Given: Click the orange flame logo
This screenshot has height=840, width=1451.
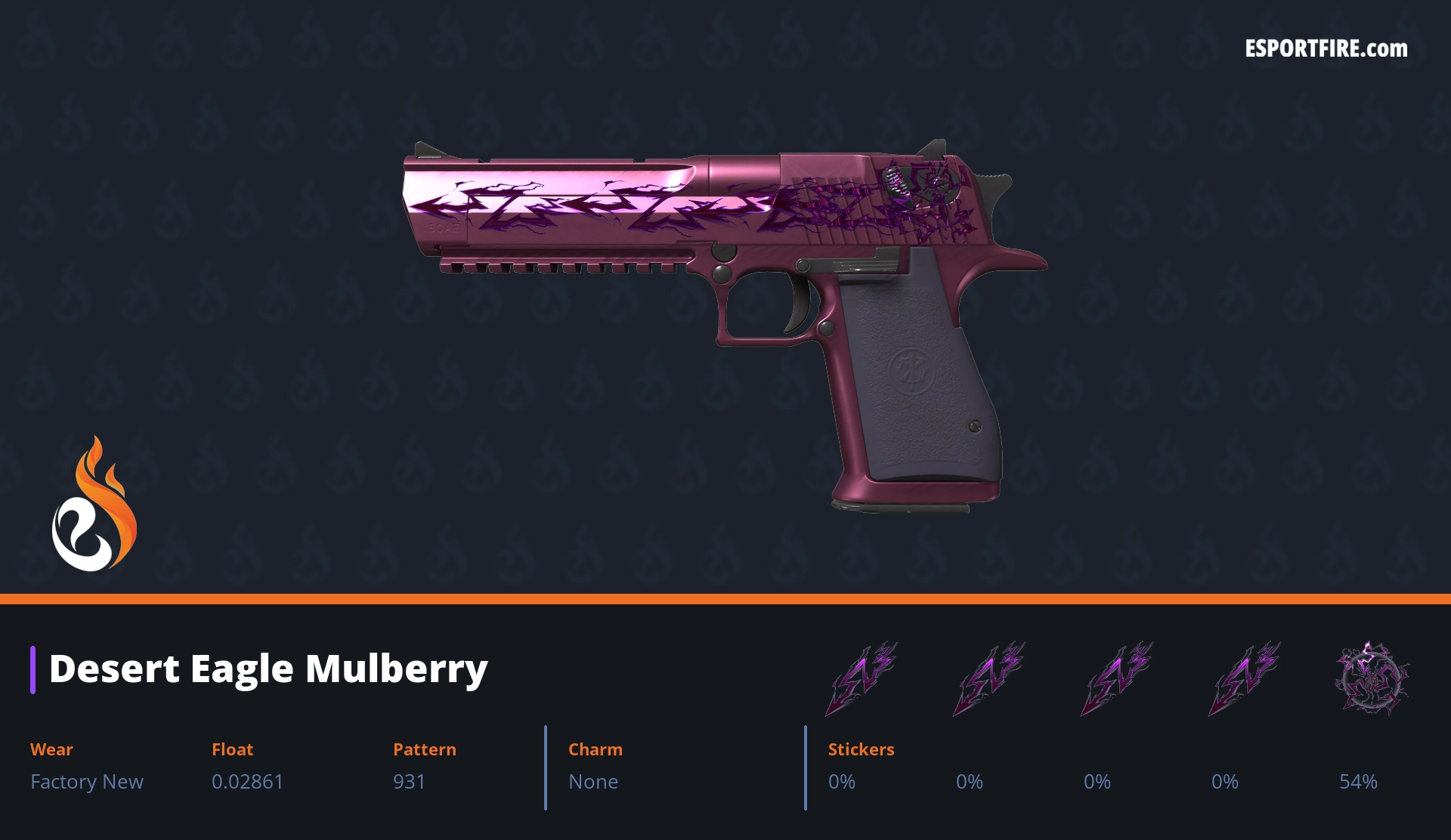Looking at the screenshot, I should tap(94, 505).
